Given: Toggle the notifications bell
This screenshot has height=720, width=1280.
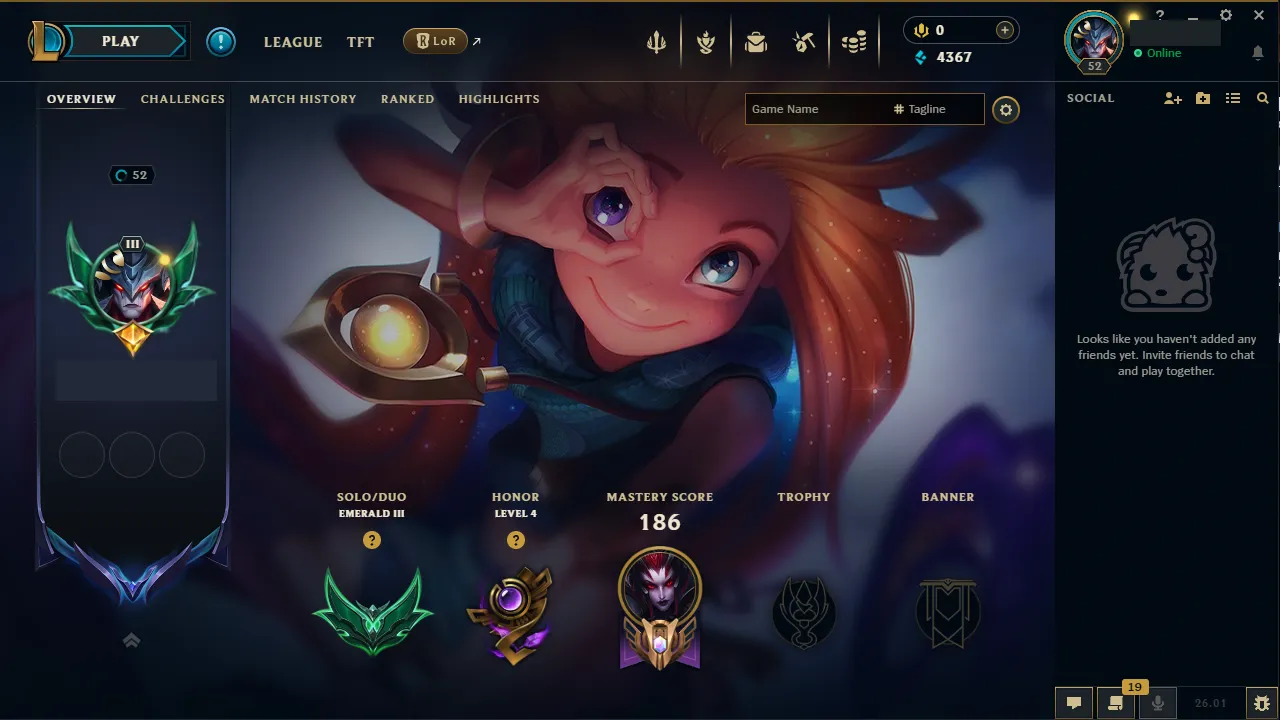Looking at the screenshot, I should [x=1257, y=52].
